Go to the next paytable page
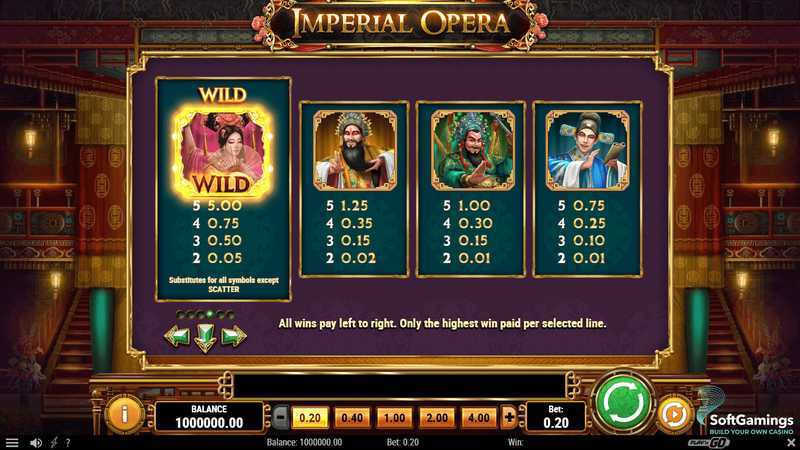The height and width of the screenshot is (450, 800). point(234,337)
